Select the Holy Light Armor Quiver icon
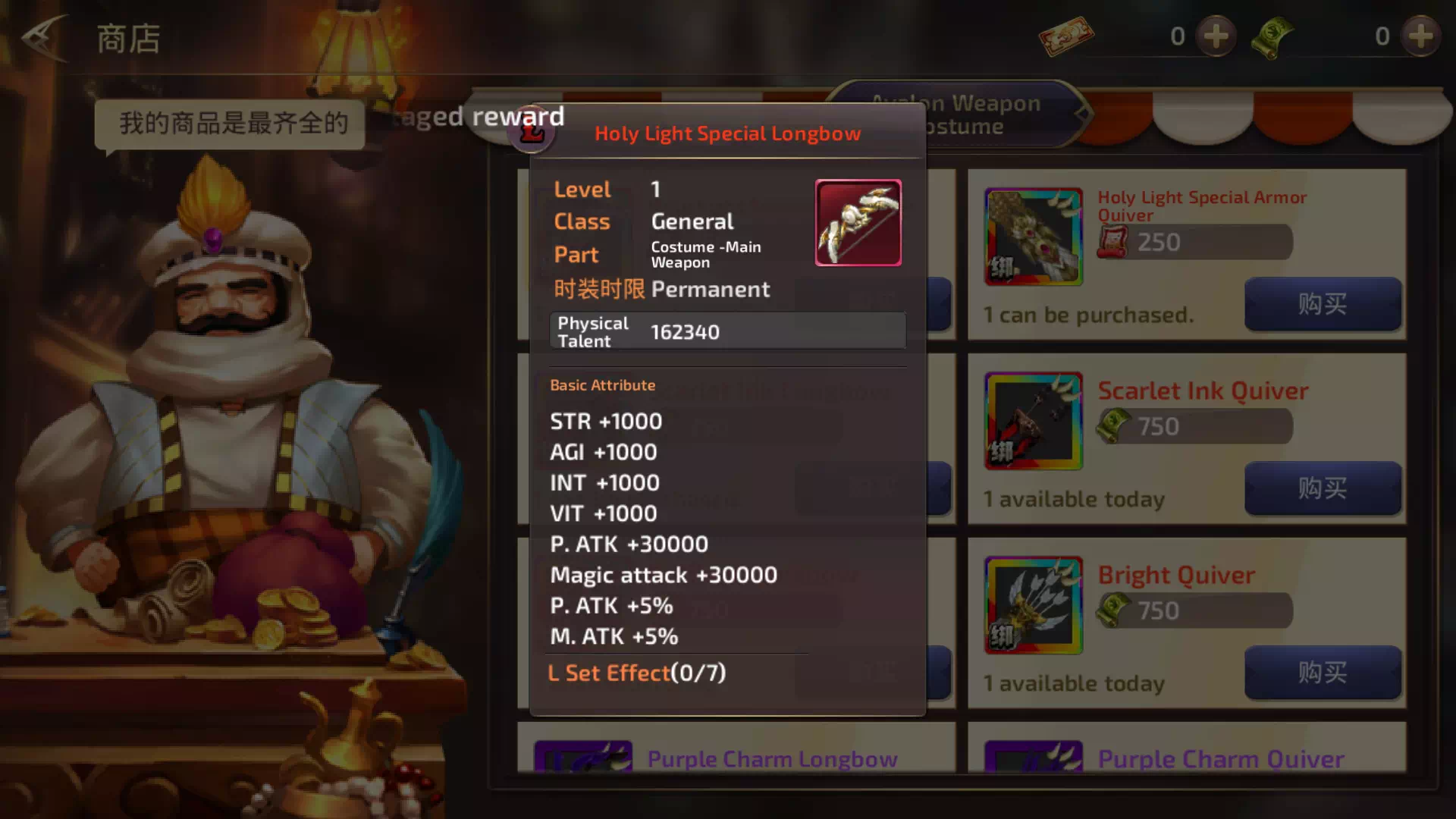Image resolution: width=1456 pixels, height=819 pixels. [1033, 237]
